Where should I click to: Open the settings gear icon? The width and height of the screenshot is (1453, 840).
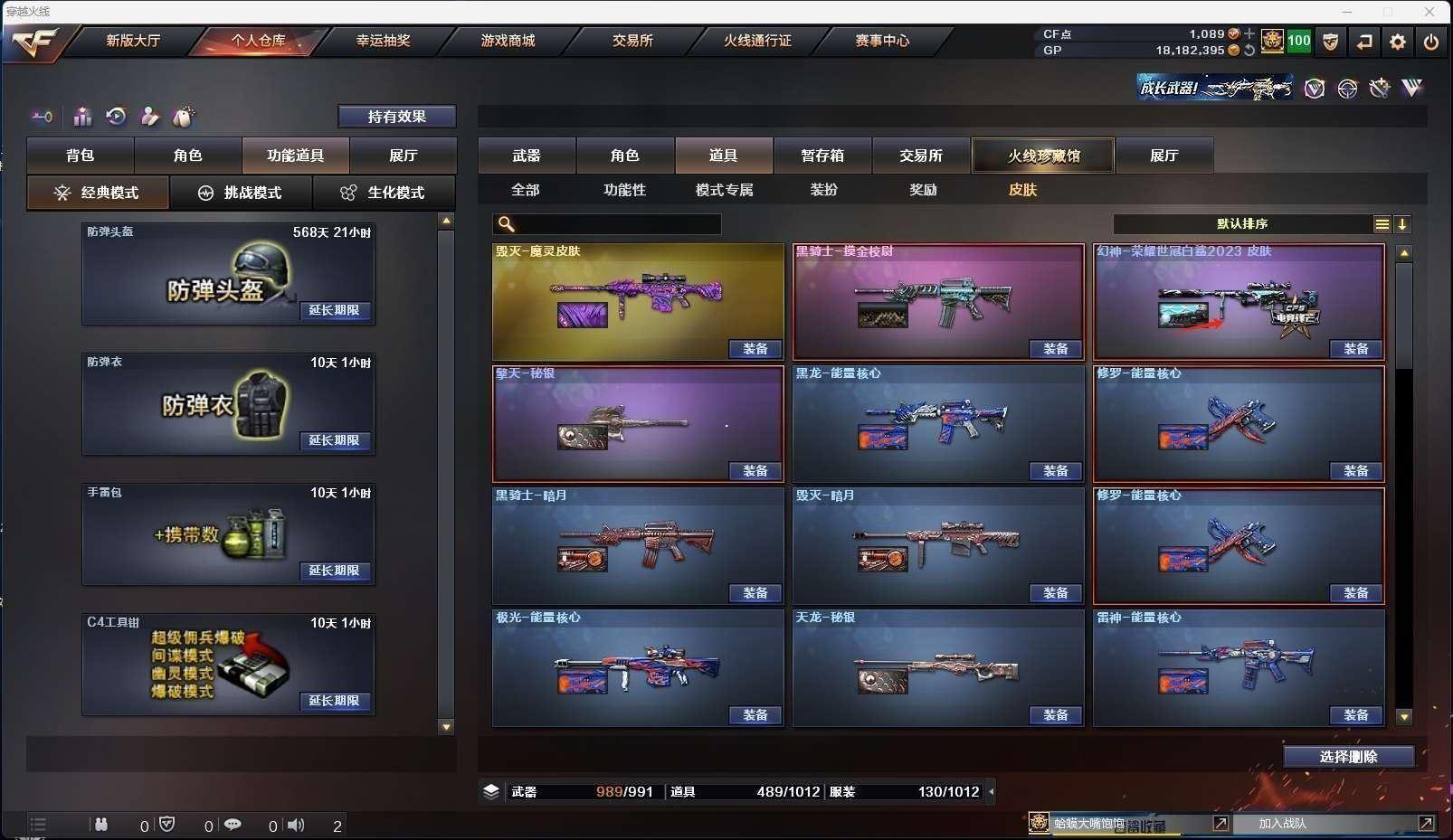click(x=1398, y=42)
